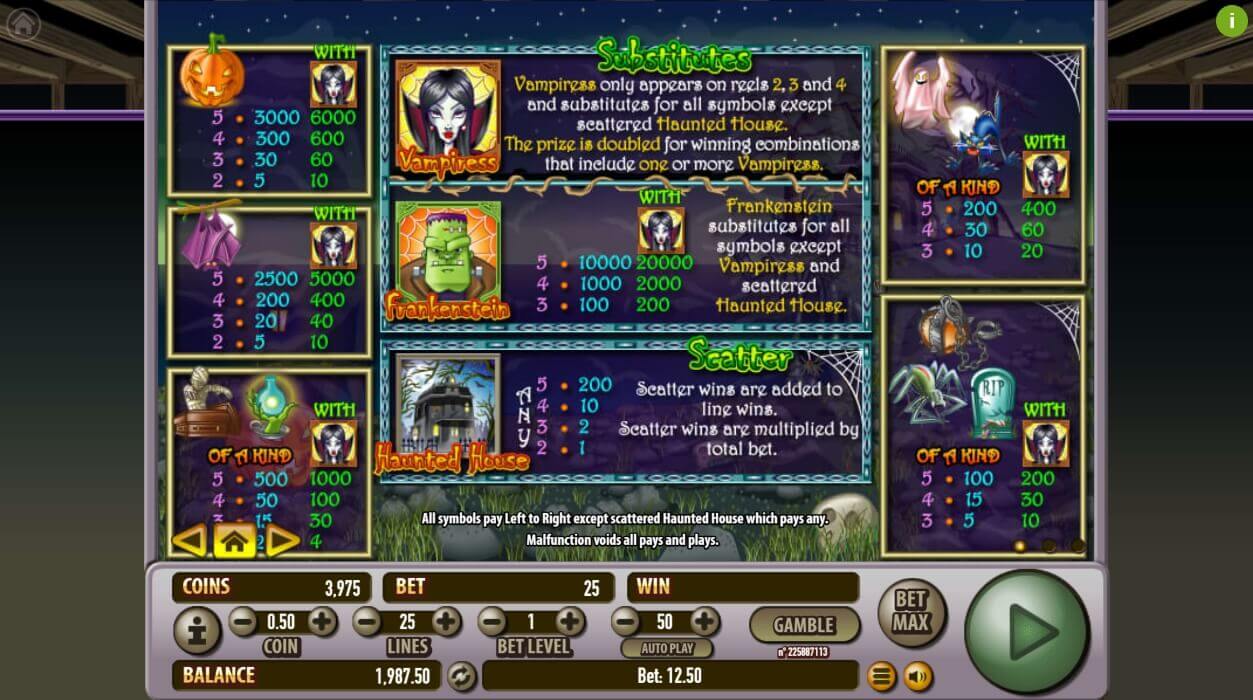Lower the bet level
1253x700 pixels.
[491, 622]
